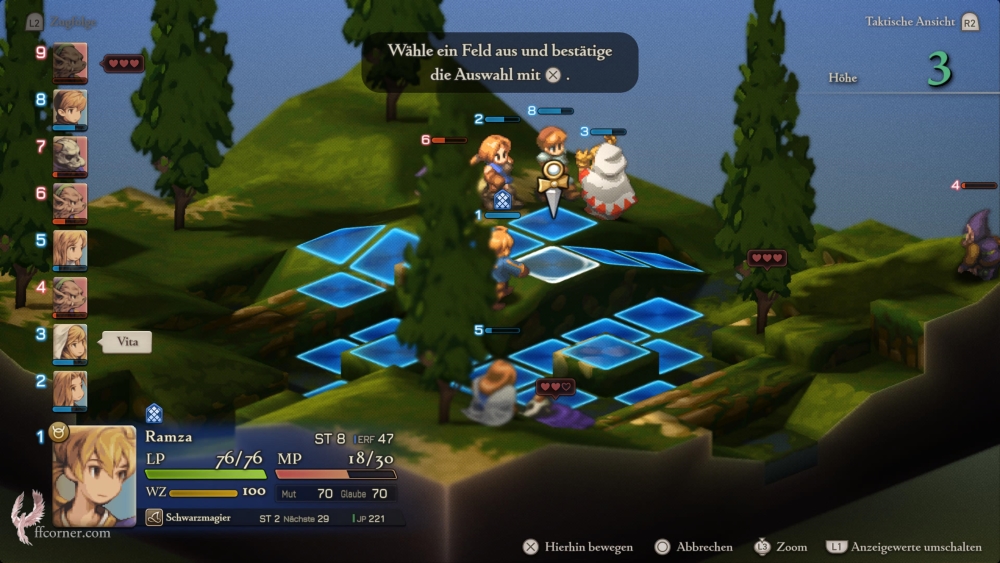
Task: Select turn order portrait number 8
Action: [70, 109]
